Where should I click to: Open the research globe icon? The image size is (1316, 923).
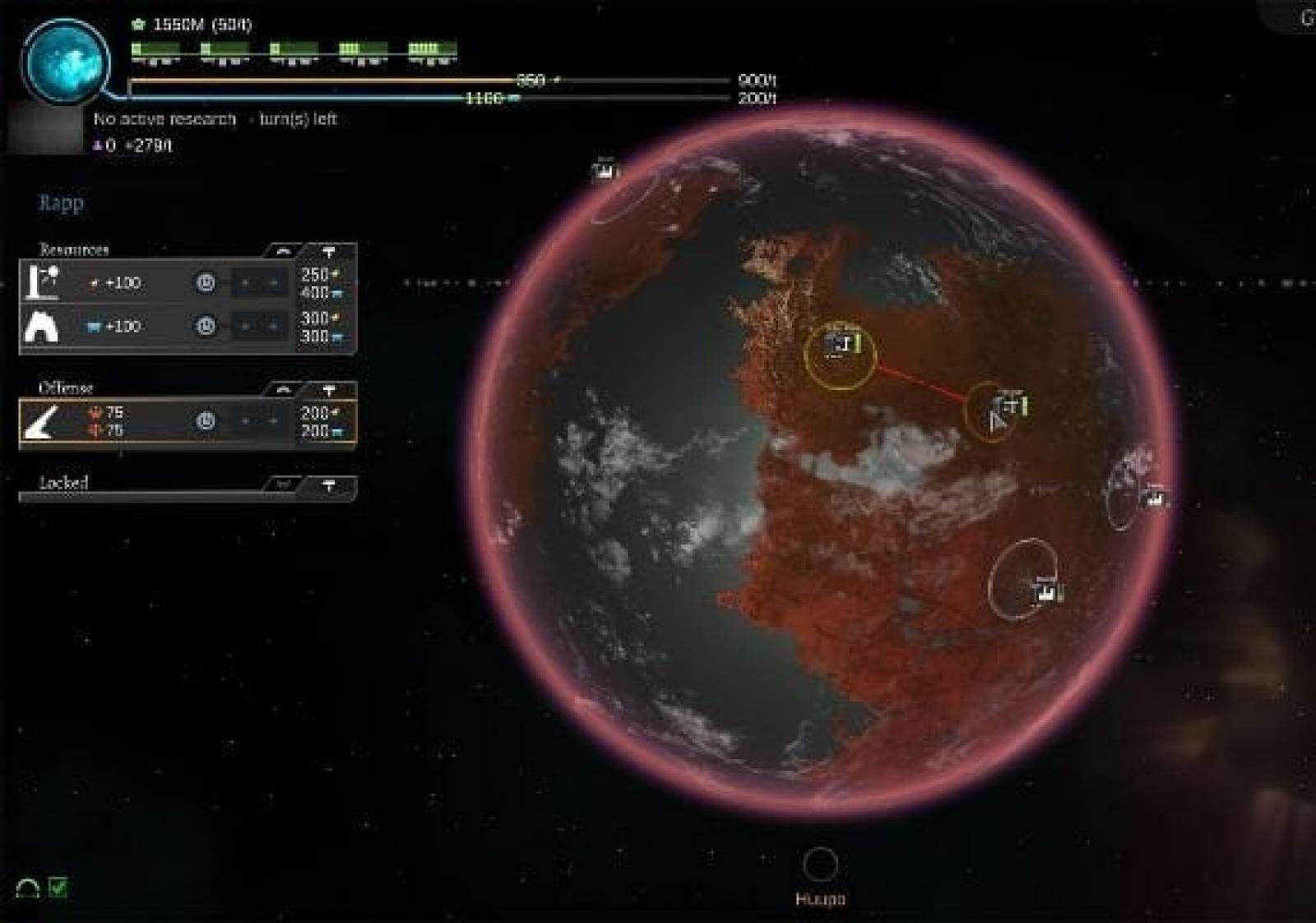coord(66,63)
